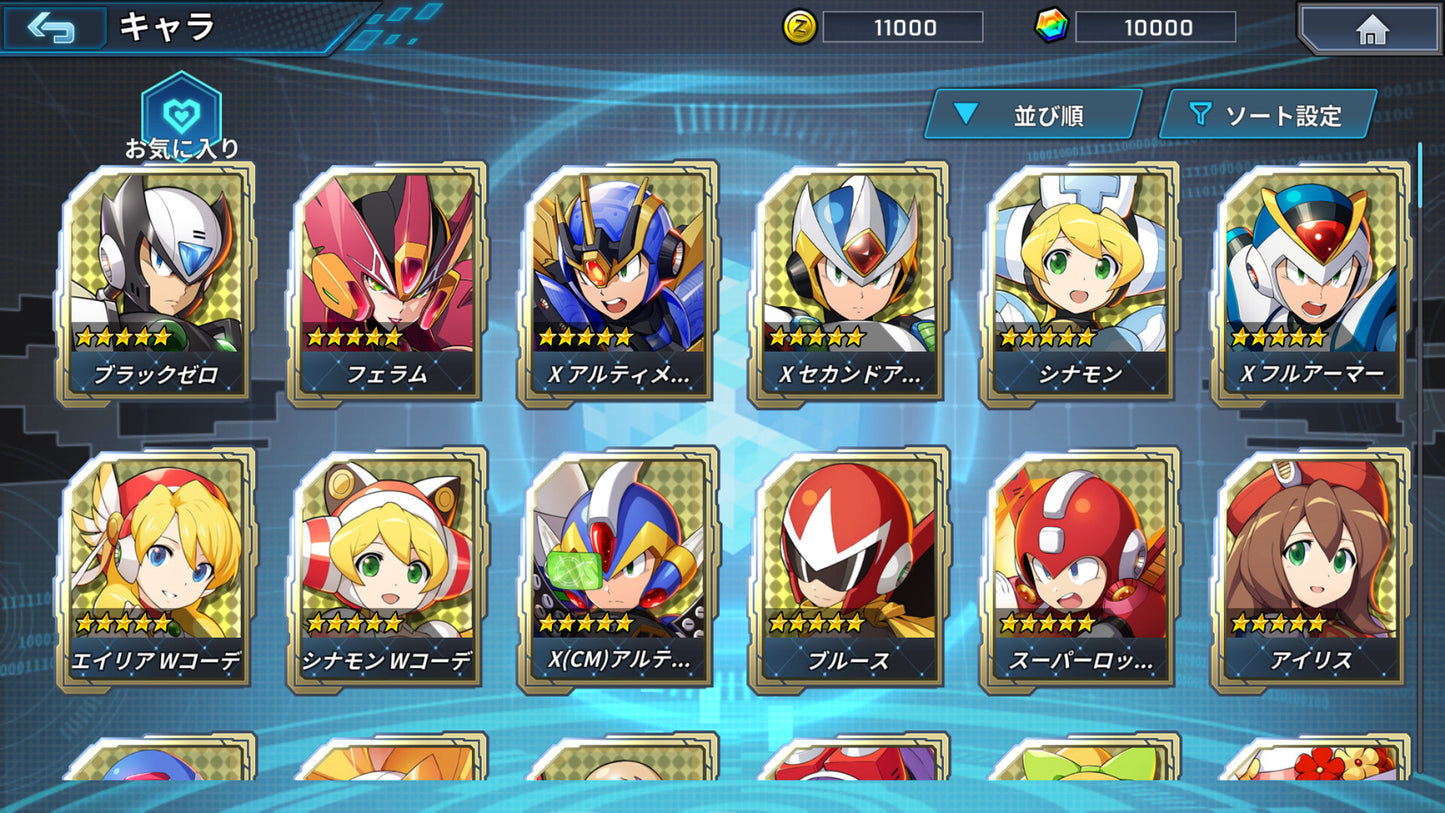The height and width of the screenshot is (813, 1445).
Task: Return home via the house menu button
Action: (x=1371, y=30)
